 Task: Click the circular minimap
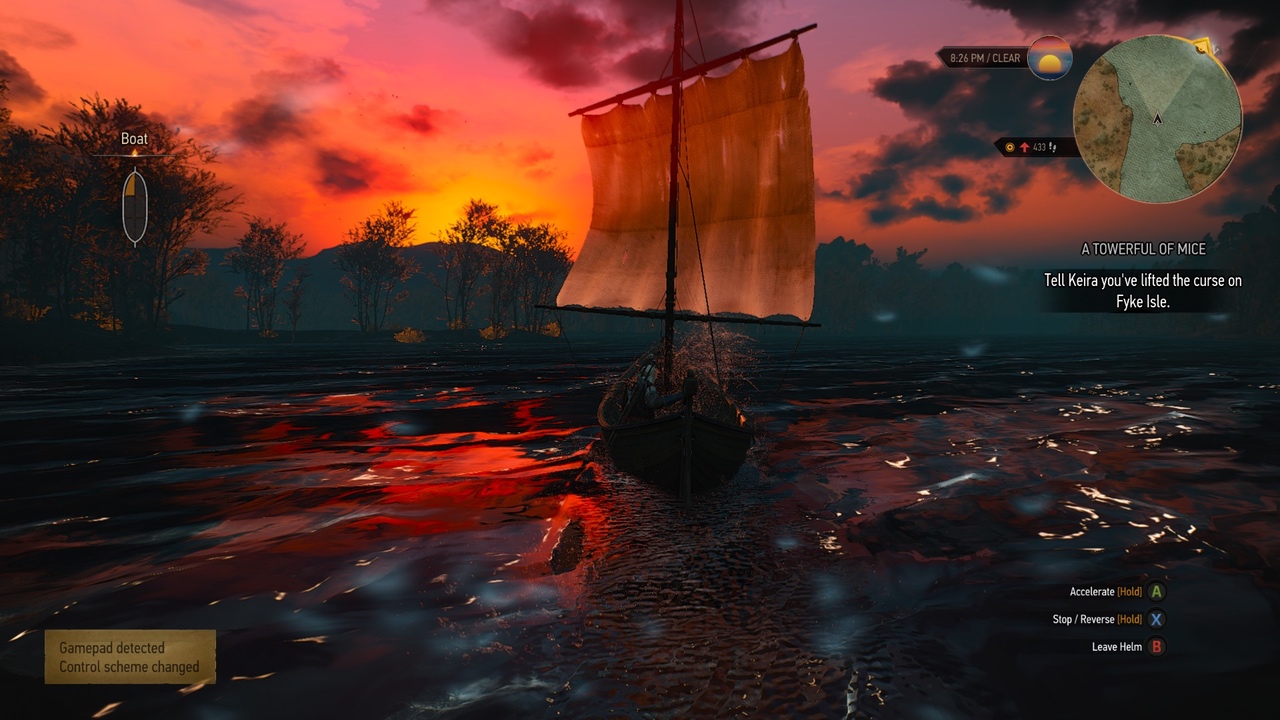1157,119
